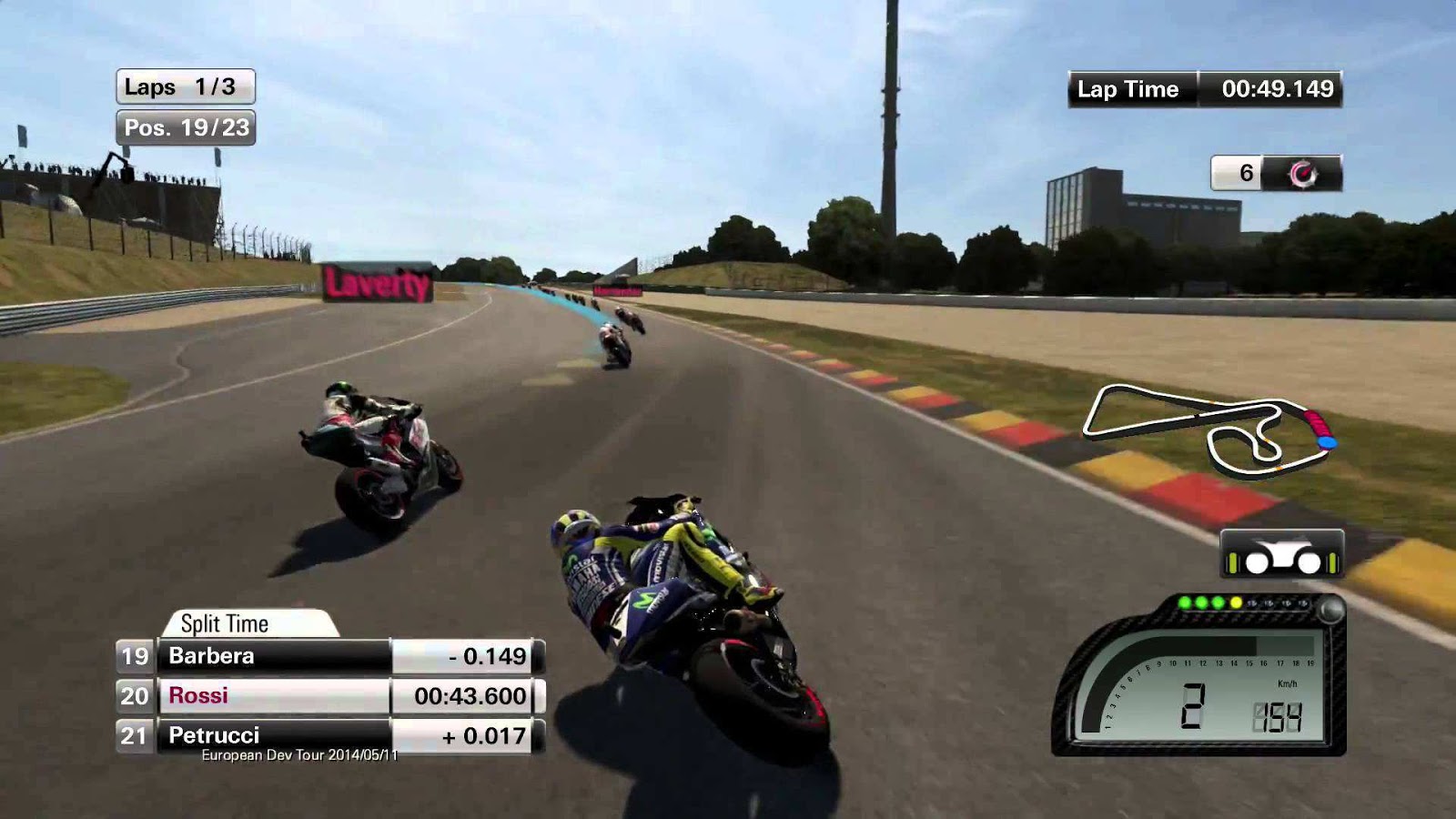Click the yellow shift light on dashboard
The image size is (1456, 819).
1236,602
